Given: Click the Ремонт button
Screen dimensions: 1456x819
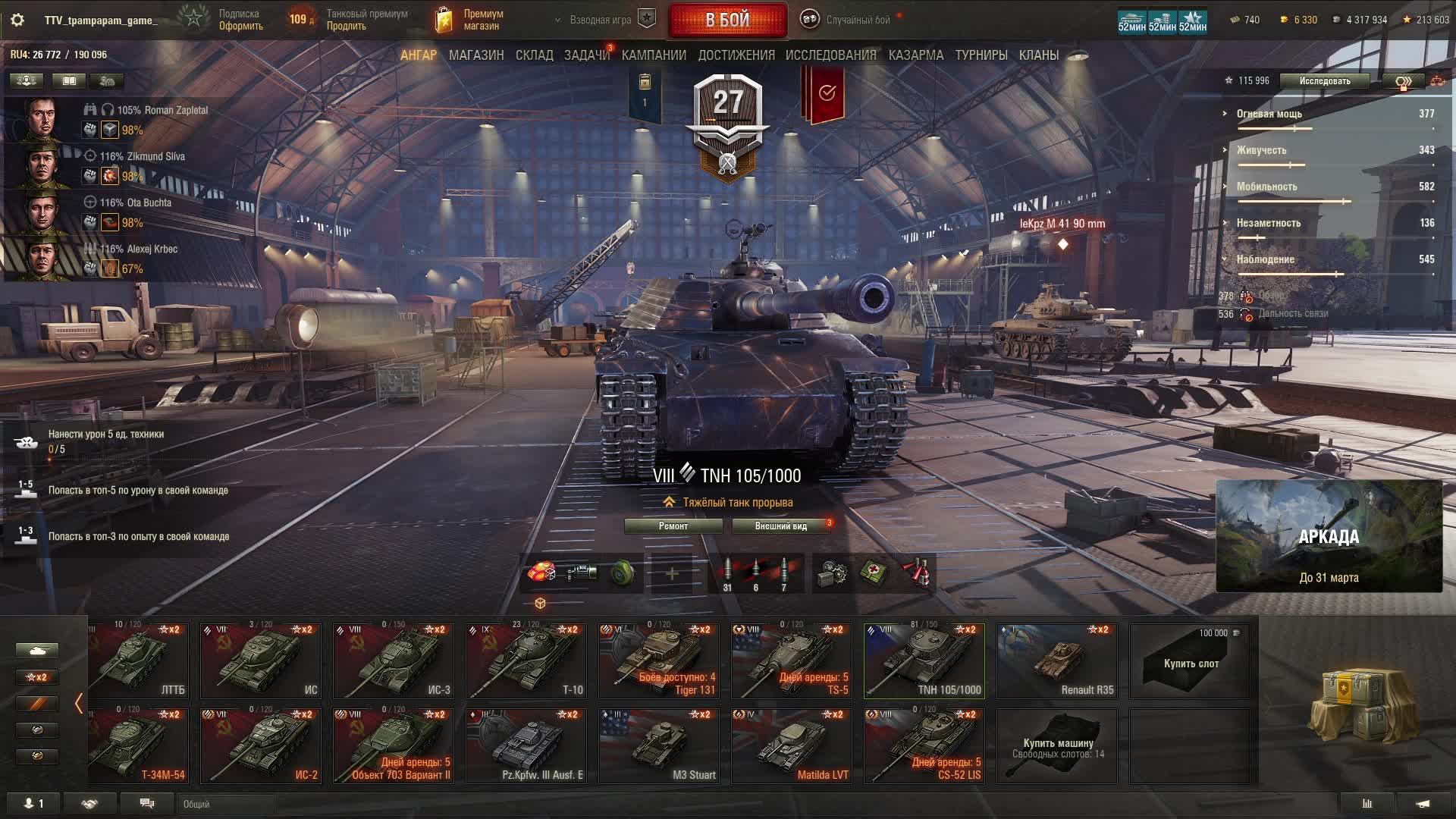Looking at the screenshot, I should coord(673,526).
